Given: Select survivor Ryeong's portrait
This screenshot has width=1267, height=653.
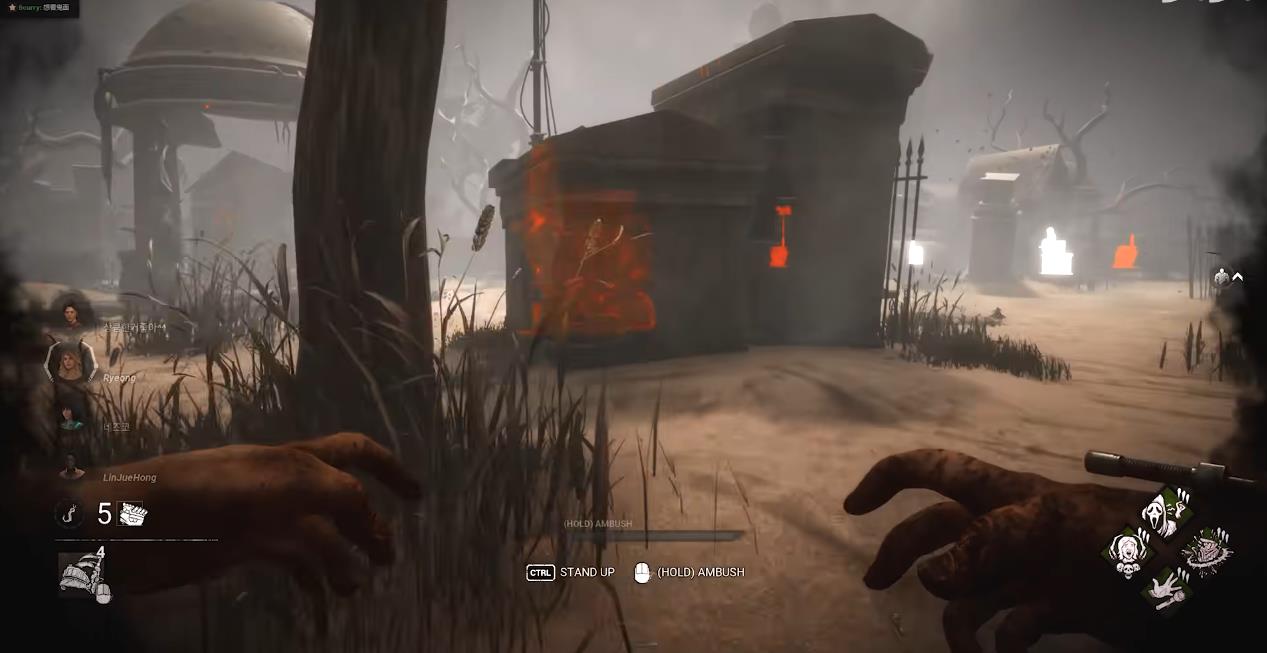Looking at the screenshot, I should 70,361.
